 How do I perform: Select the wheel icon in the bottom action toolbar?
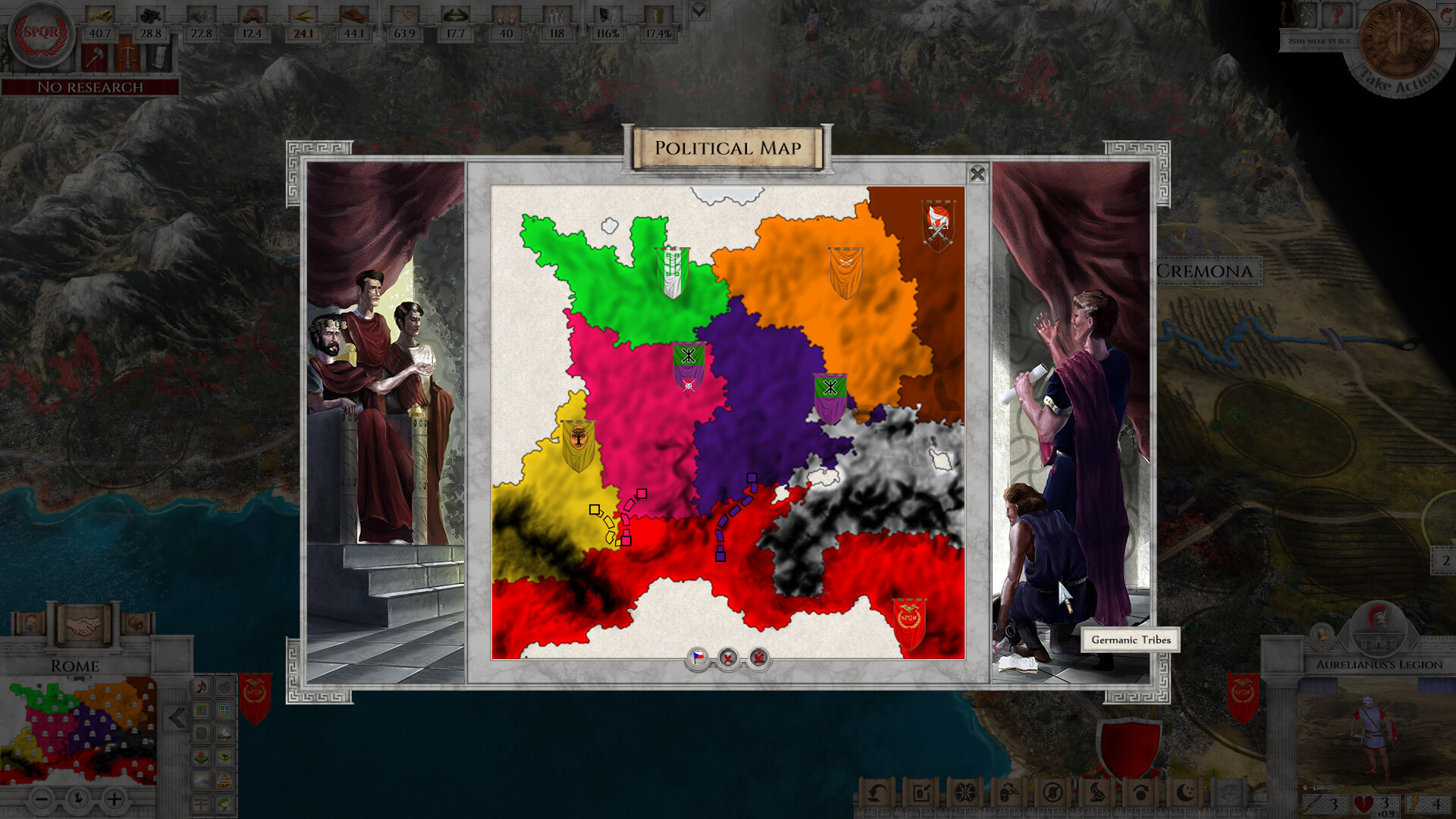pyautogui.click(x=964, y=793)
